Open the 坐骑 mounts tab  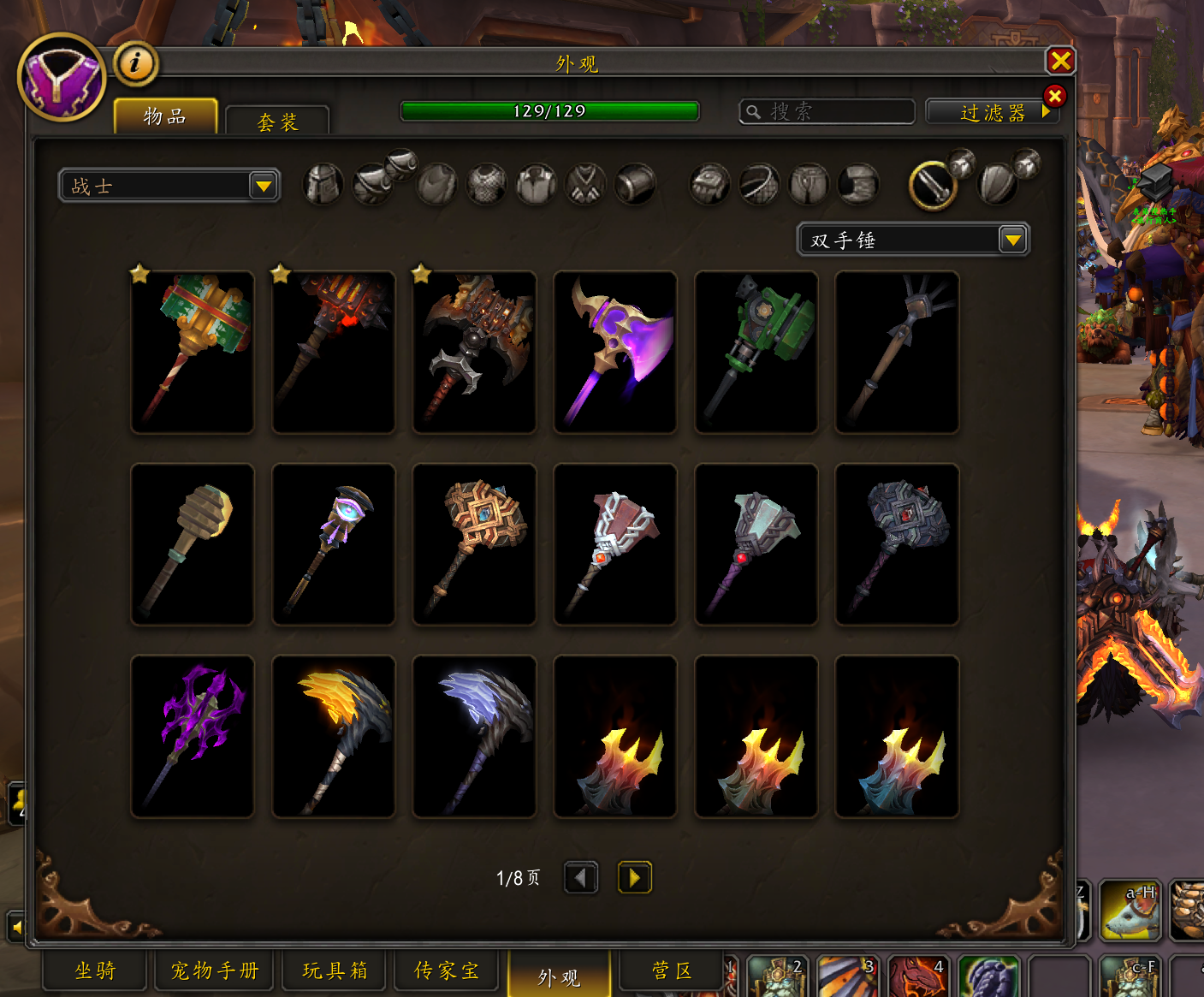click(95, 970)
